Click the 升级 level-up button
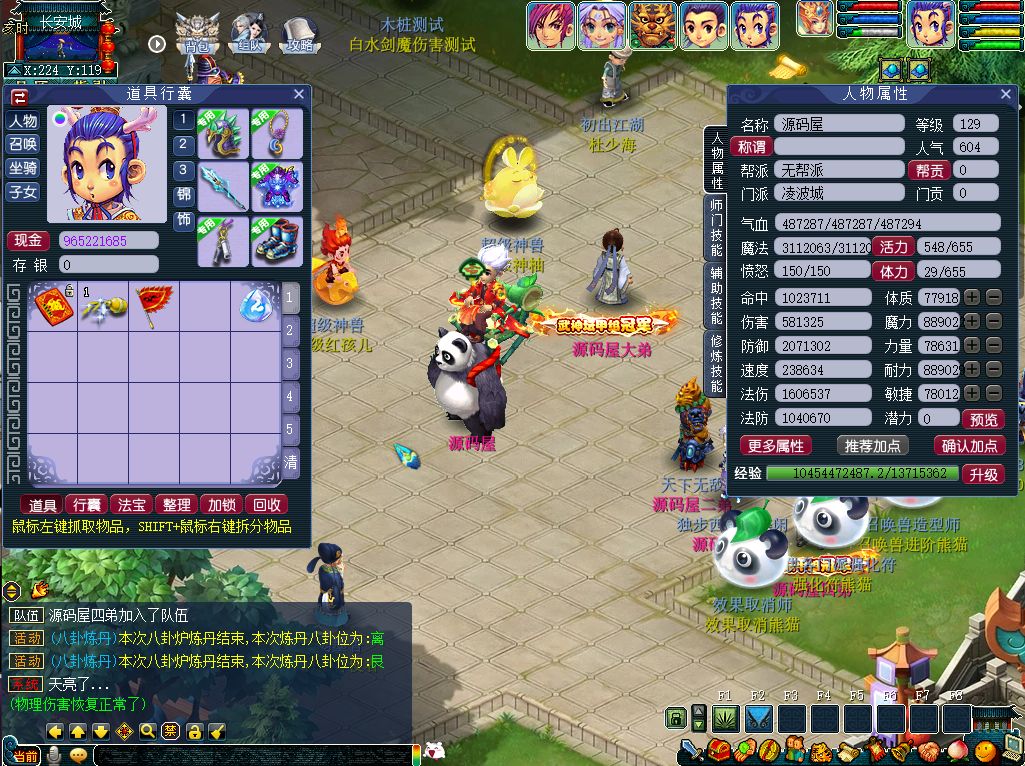Viewport: 1025px width, 766px height. [x=983, y=475]
